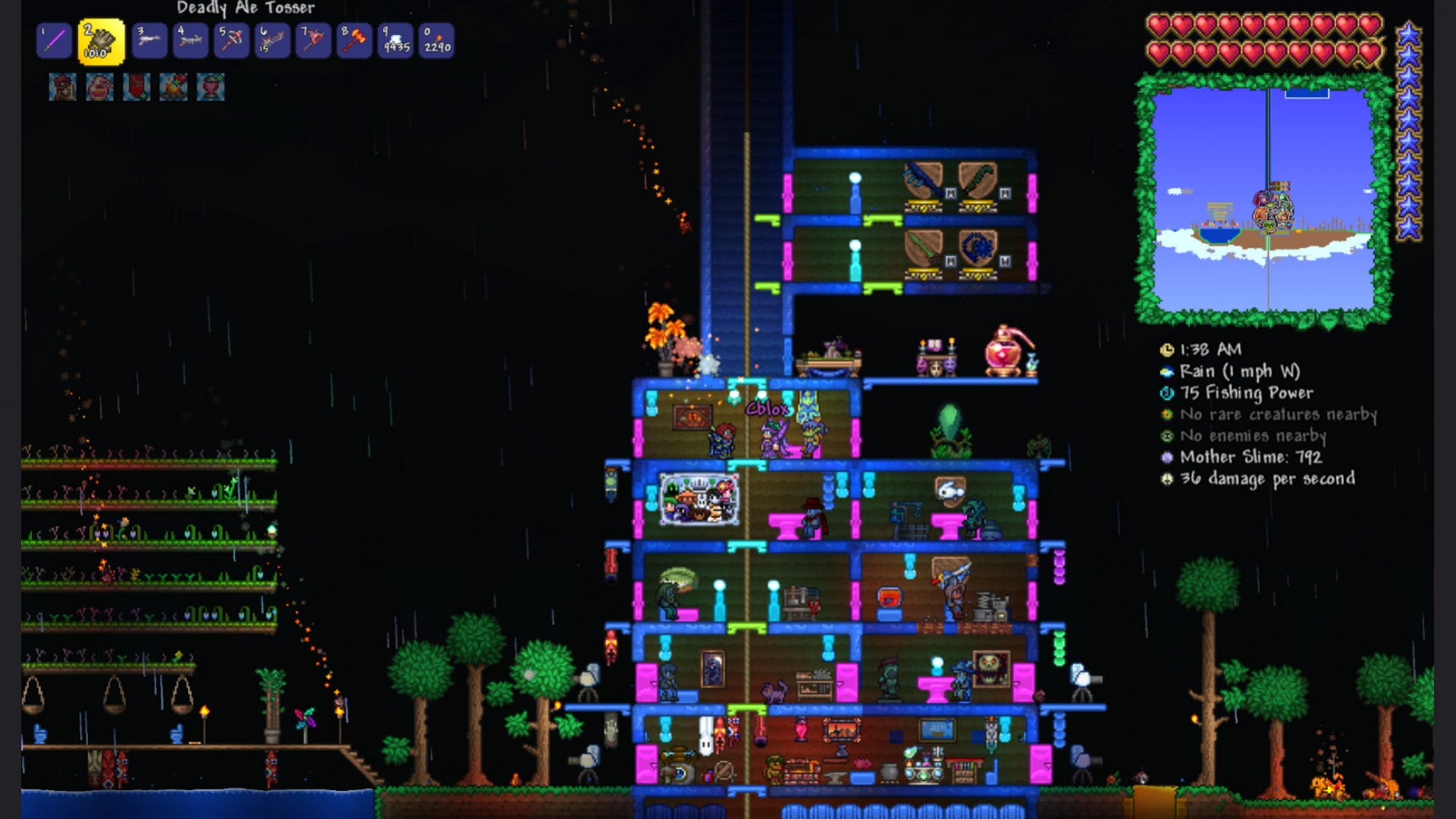Select the fiery hammer in hotbar slot 8

pyautogui.click(x=355, y=41)
